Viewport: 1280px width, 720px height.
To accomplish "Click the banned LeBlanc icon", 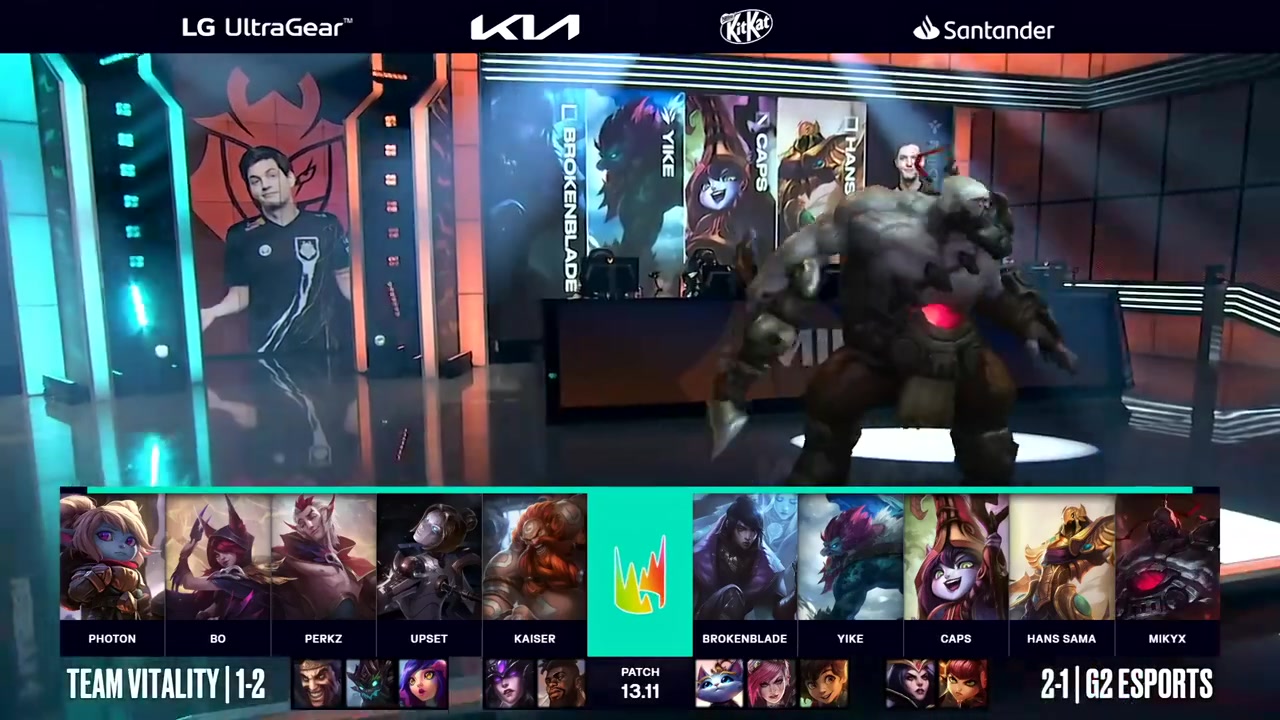I will 909,684.
